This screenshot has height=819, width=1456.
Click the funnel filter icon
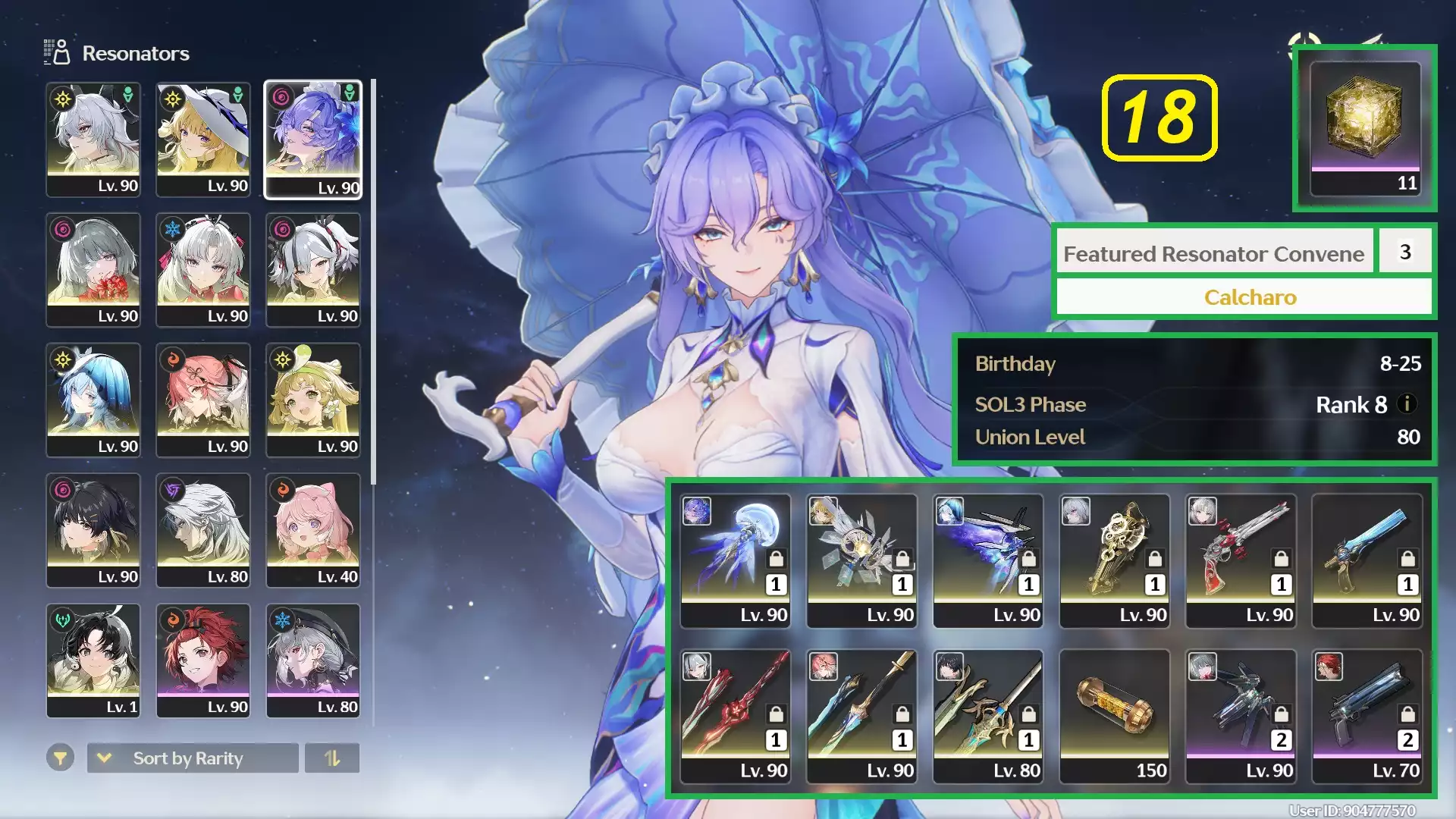61,758
